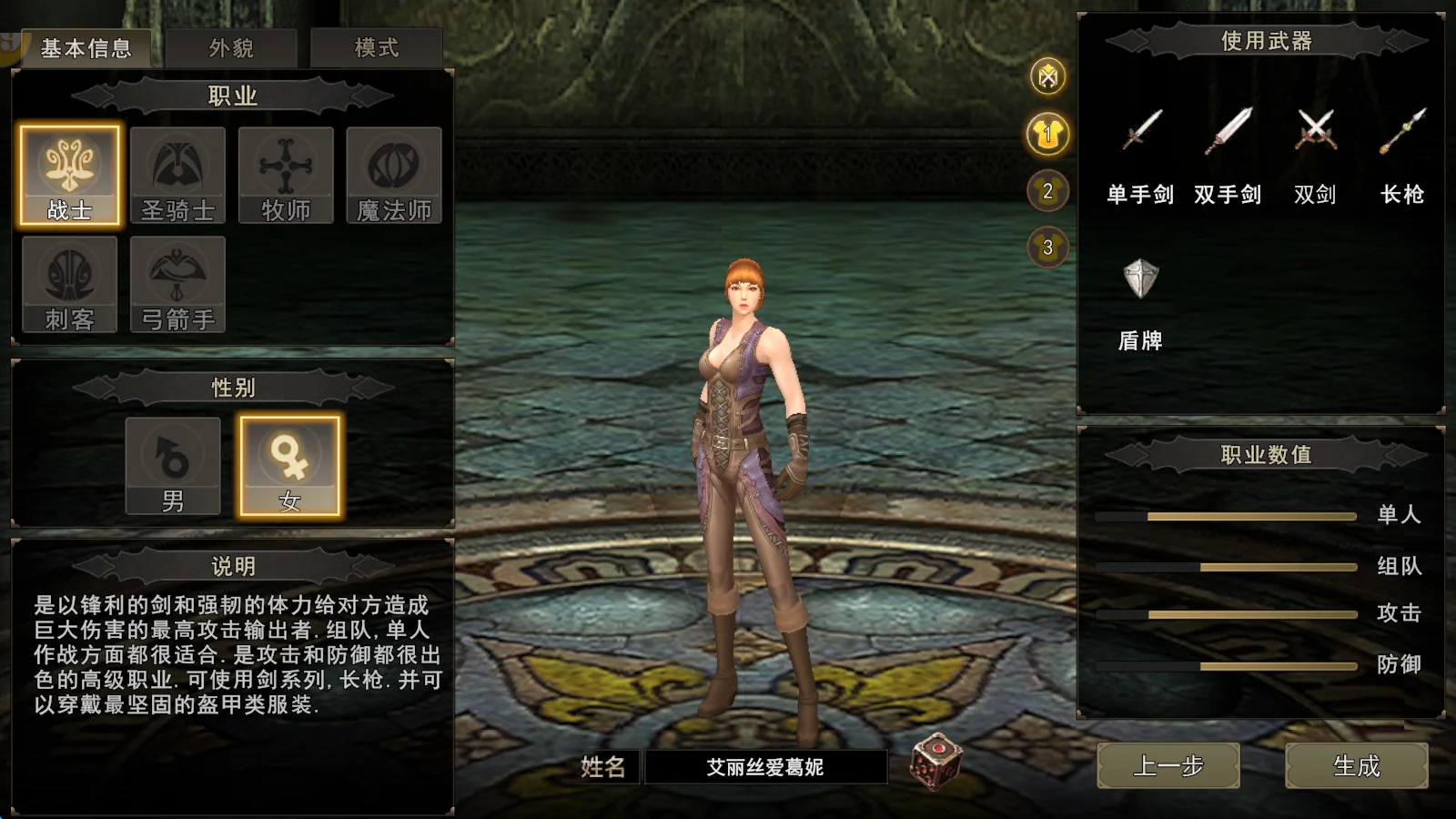The width and height of the screenshot is (1456, 819).
Task: Roll the dice for a random name
Action: pyautogui.click(x=936, y=761)
